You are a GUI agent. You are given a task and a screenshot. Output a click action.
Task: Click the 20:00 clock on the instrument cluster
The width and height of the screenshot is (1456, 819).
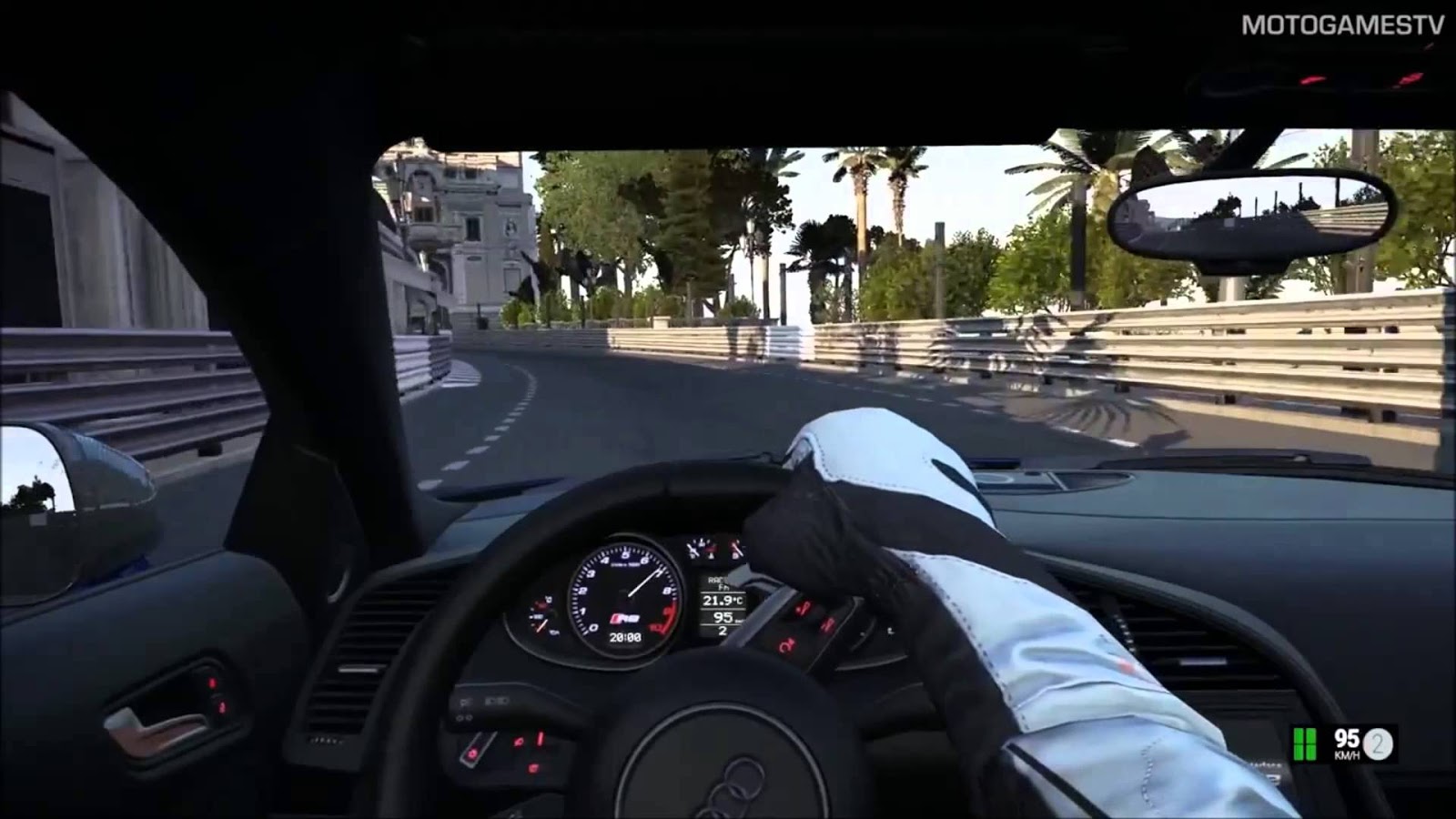tap(625, 636)
